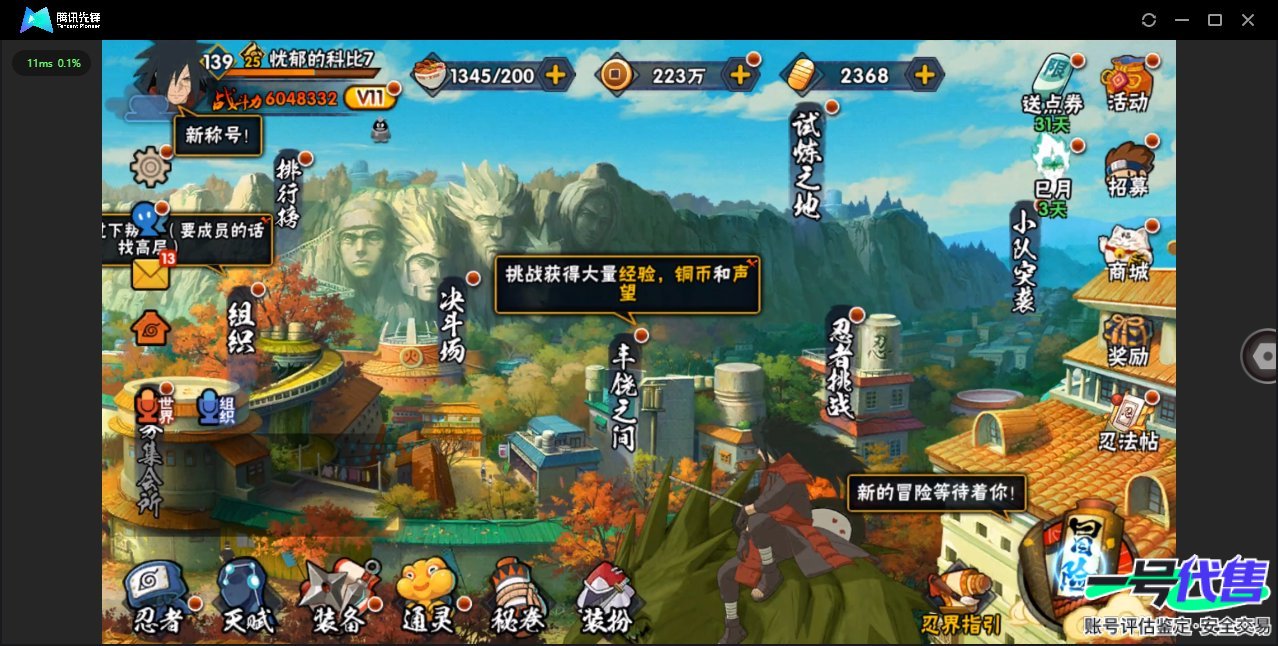Open the 通灵 summoning menu

[428, 598]
